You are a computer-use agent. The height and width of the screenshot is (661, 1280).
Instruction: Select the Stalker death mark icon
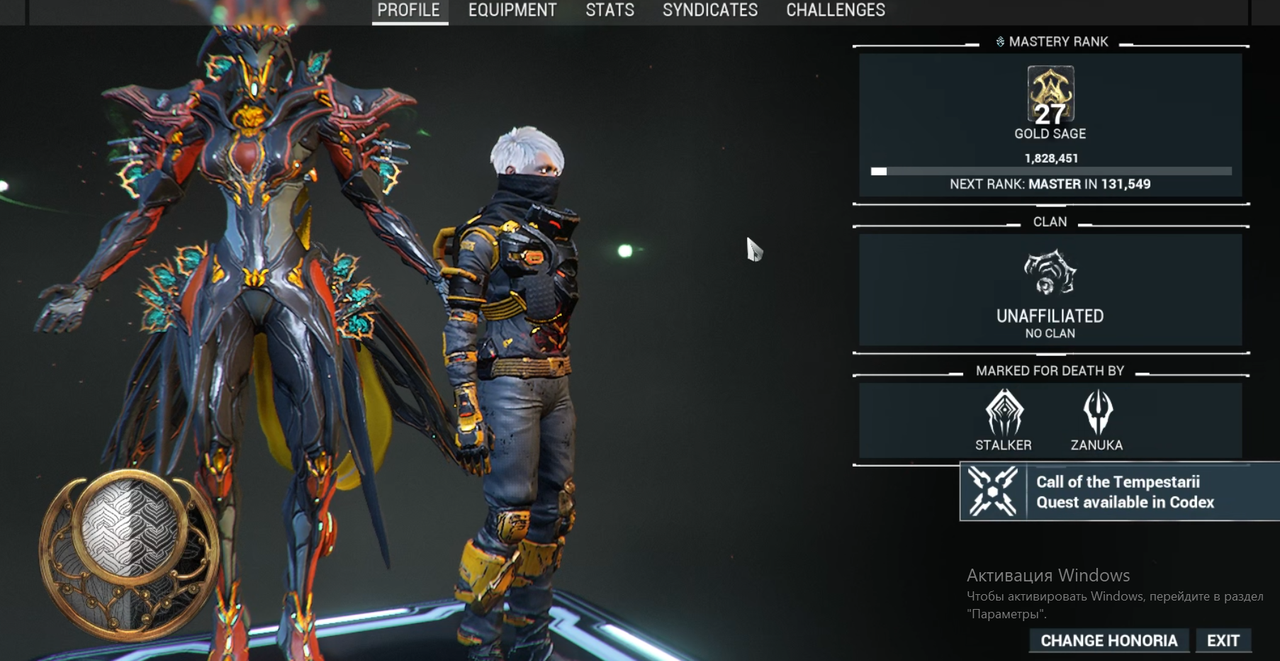coord(1004,412)
